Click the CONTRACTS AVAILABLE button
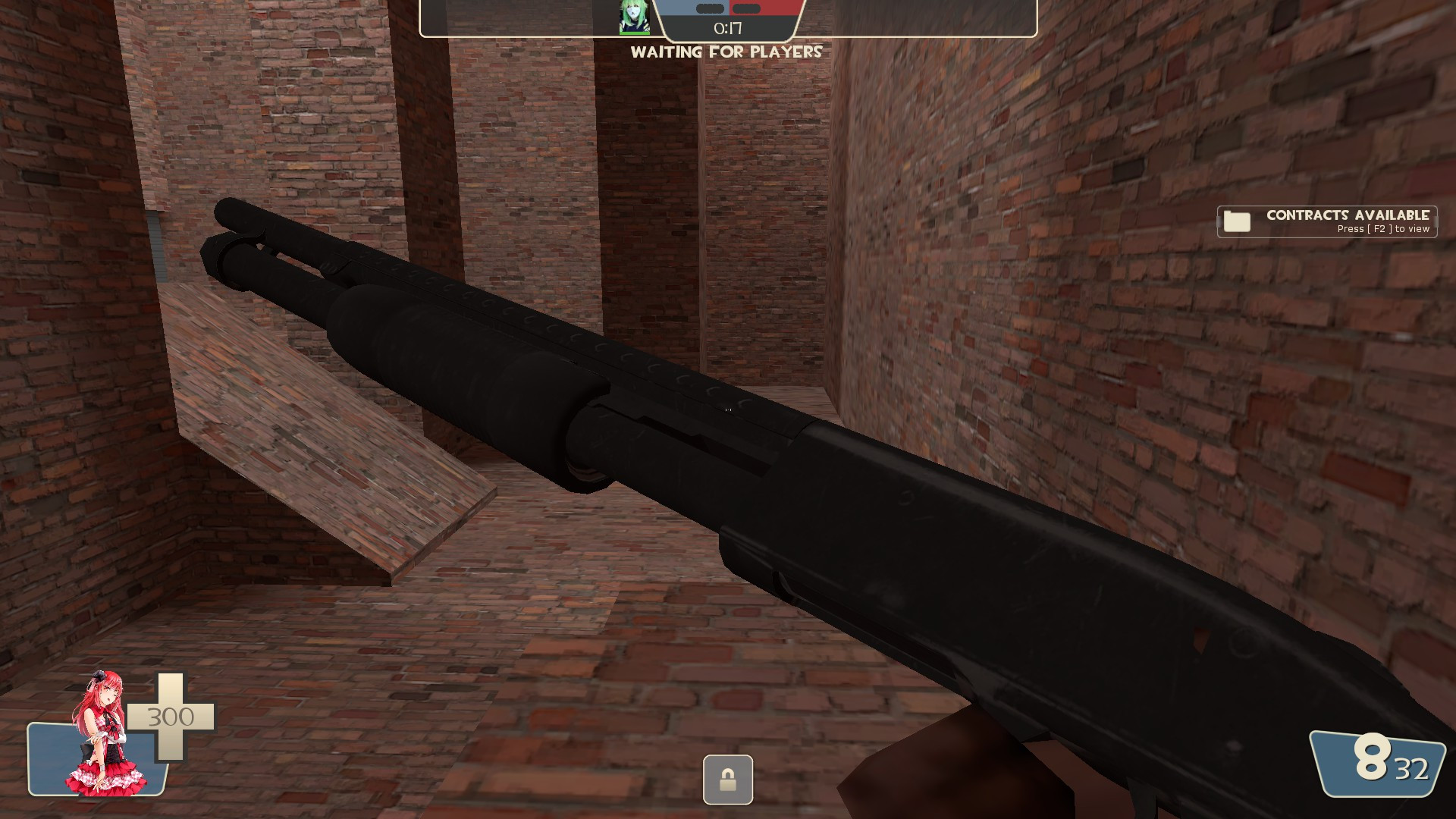Image resolution: width=1456 pixels, height=819 pixels. click(1348, 215)
